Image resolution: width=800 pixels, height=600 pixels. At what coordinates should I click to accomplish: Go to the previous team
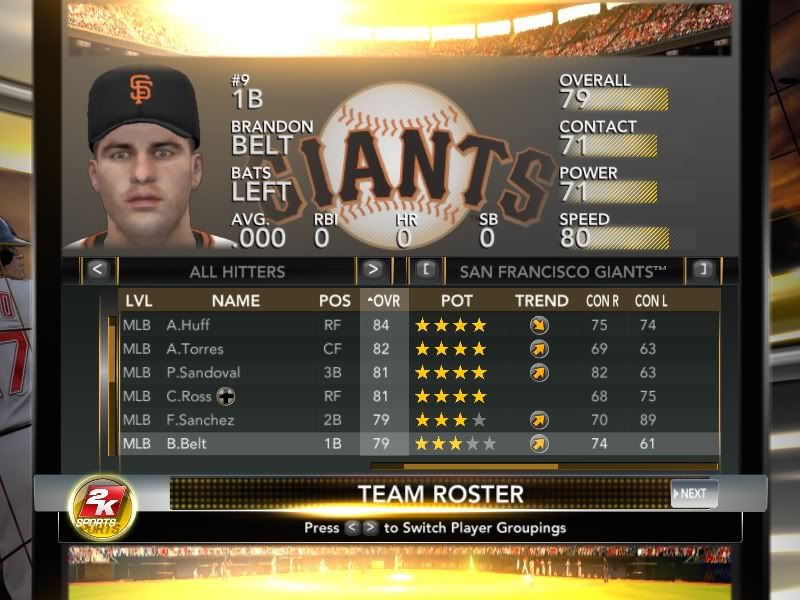tap(425, 270)
